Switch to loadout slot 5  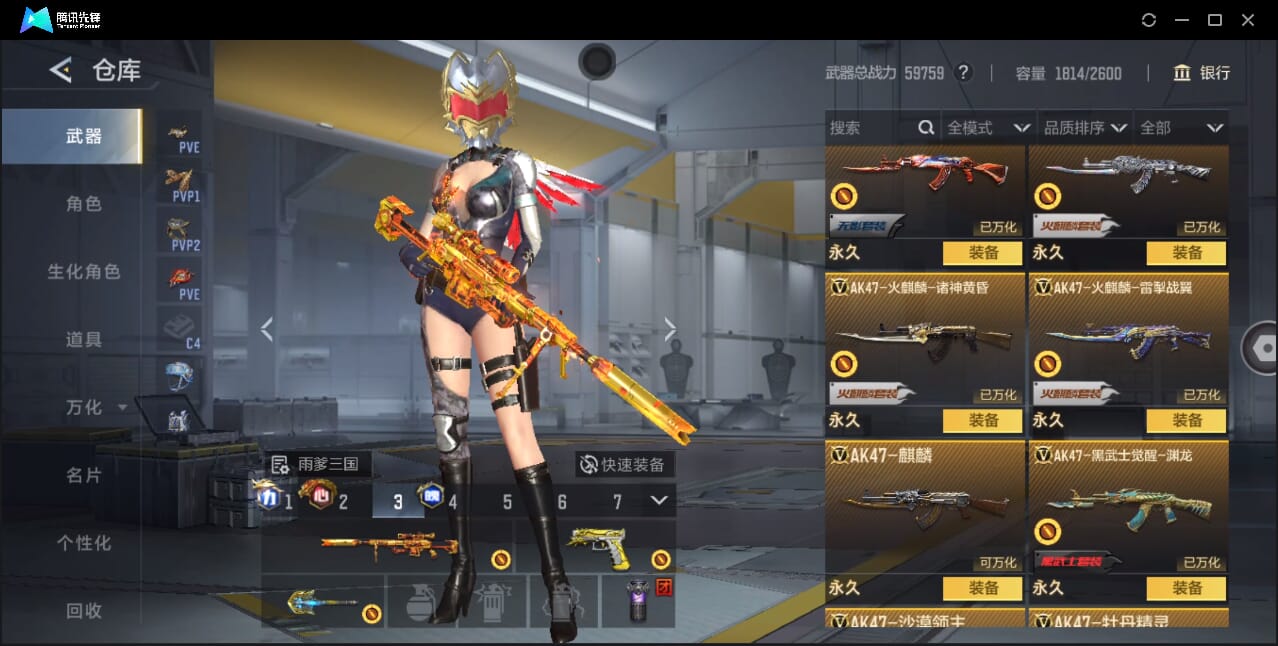[x=507, y=502]
